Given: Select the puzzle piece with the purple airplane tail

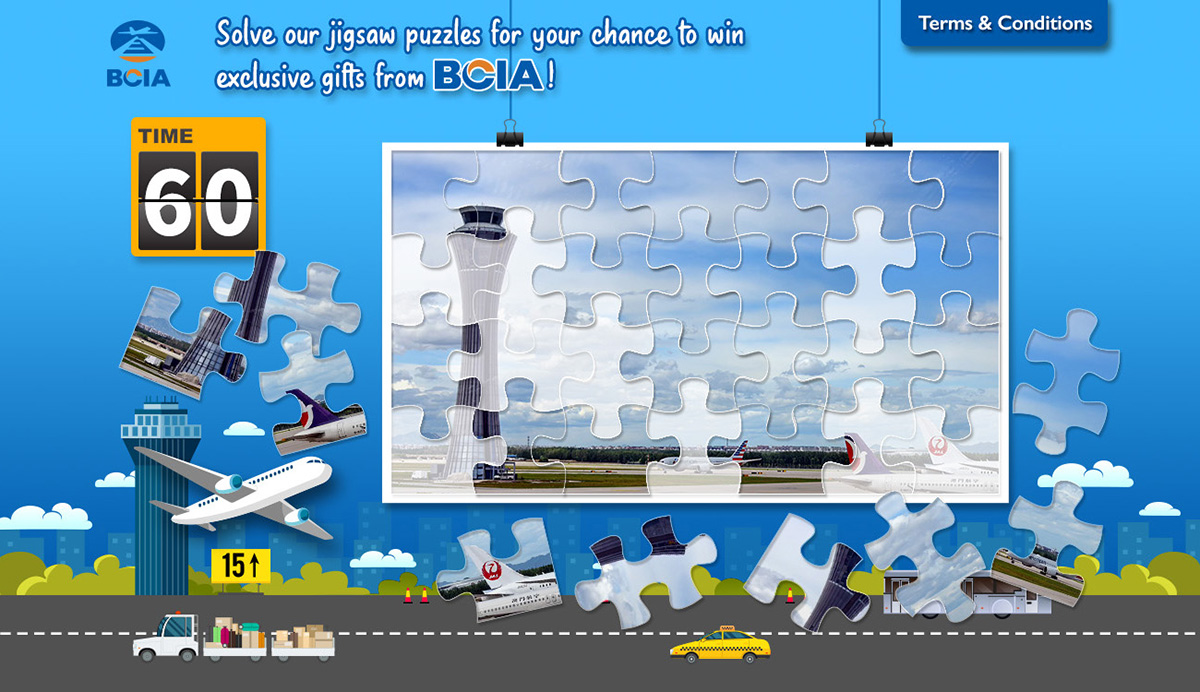Looking at the screenshot, I should pyautogui.click(x=318, y=417).
